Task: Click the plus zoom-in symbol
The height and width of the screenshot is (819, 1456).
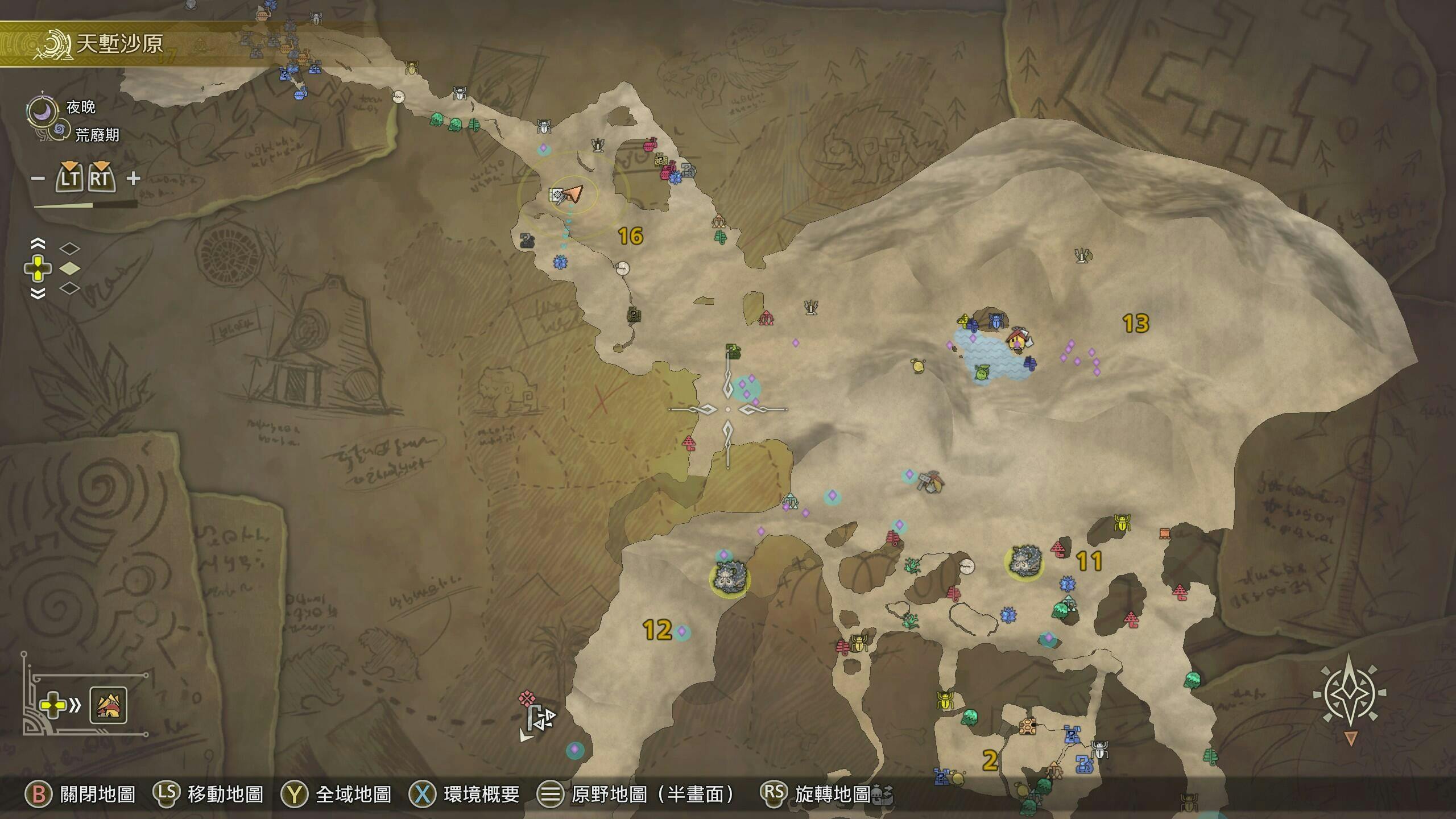Action: [133, 179]
